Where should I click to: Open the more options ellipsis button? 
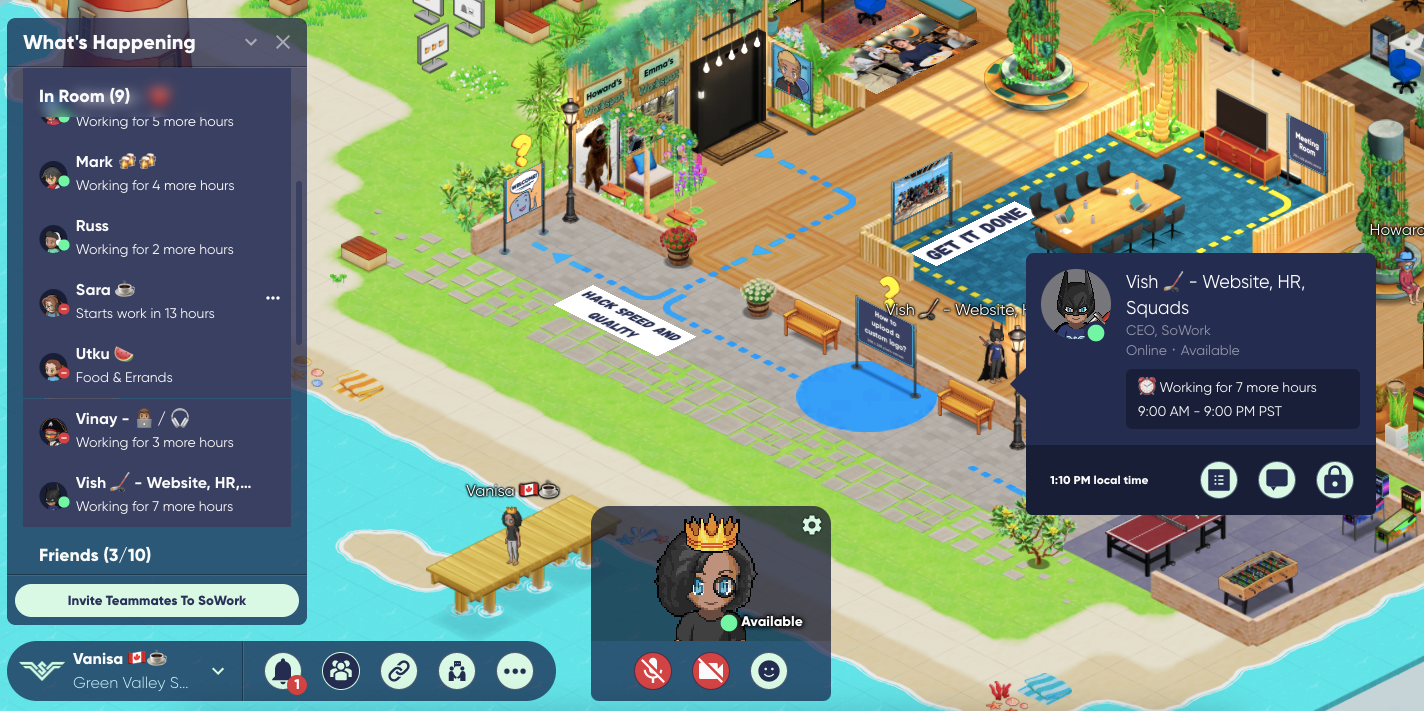point(516,671)
